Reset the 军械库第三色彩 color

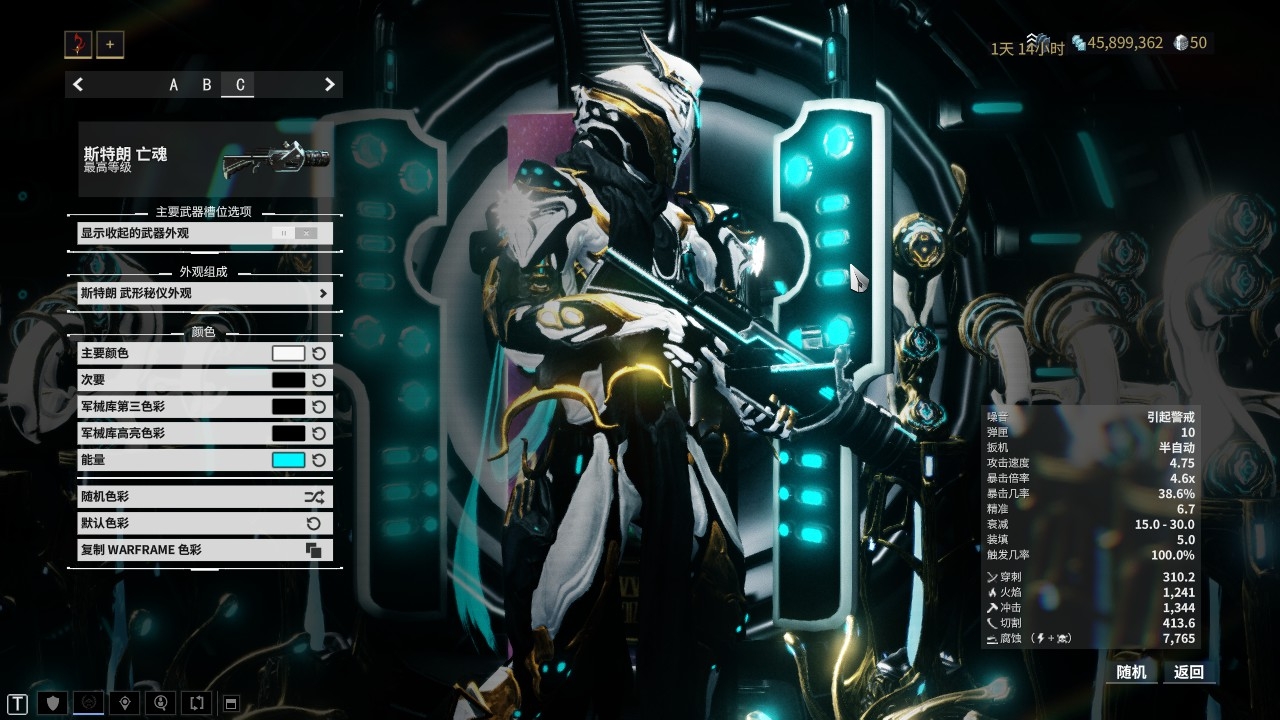tap(319, 407)
